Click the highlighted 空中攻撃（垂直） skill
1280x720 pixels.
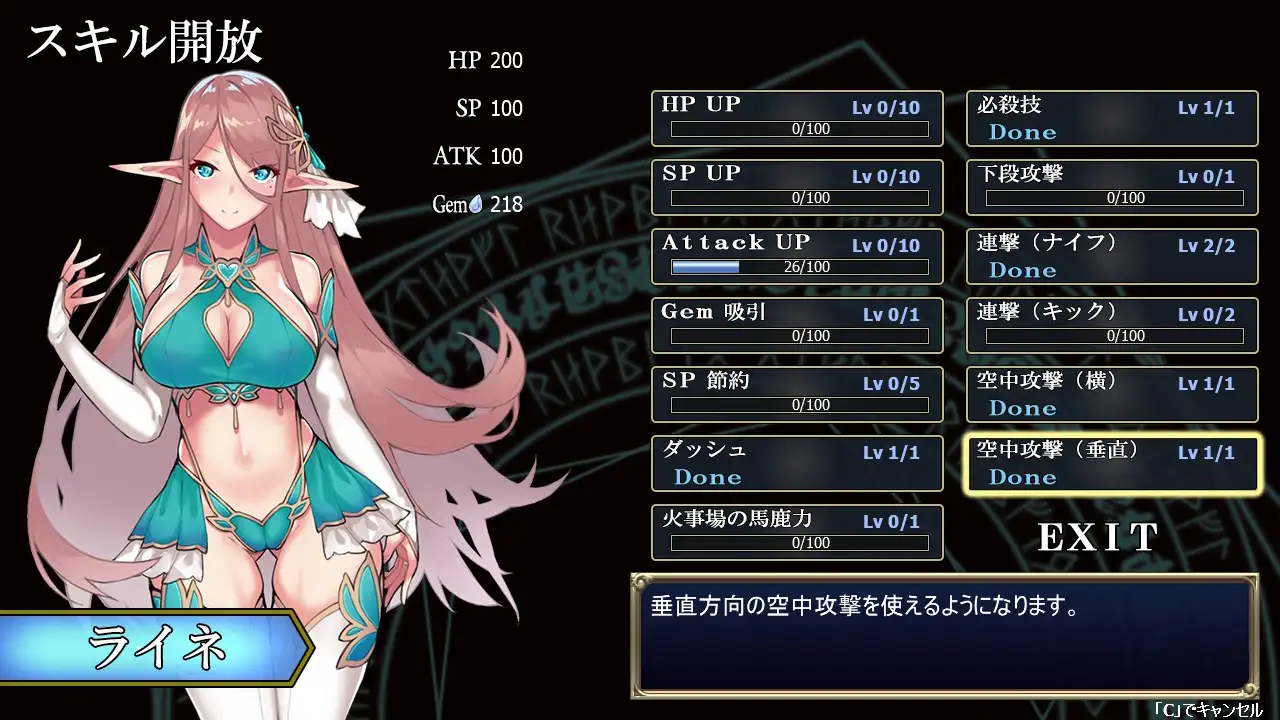tap(1111, 463)
